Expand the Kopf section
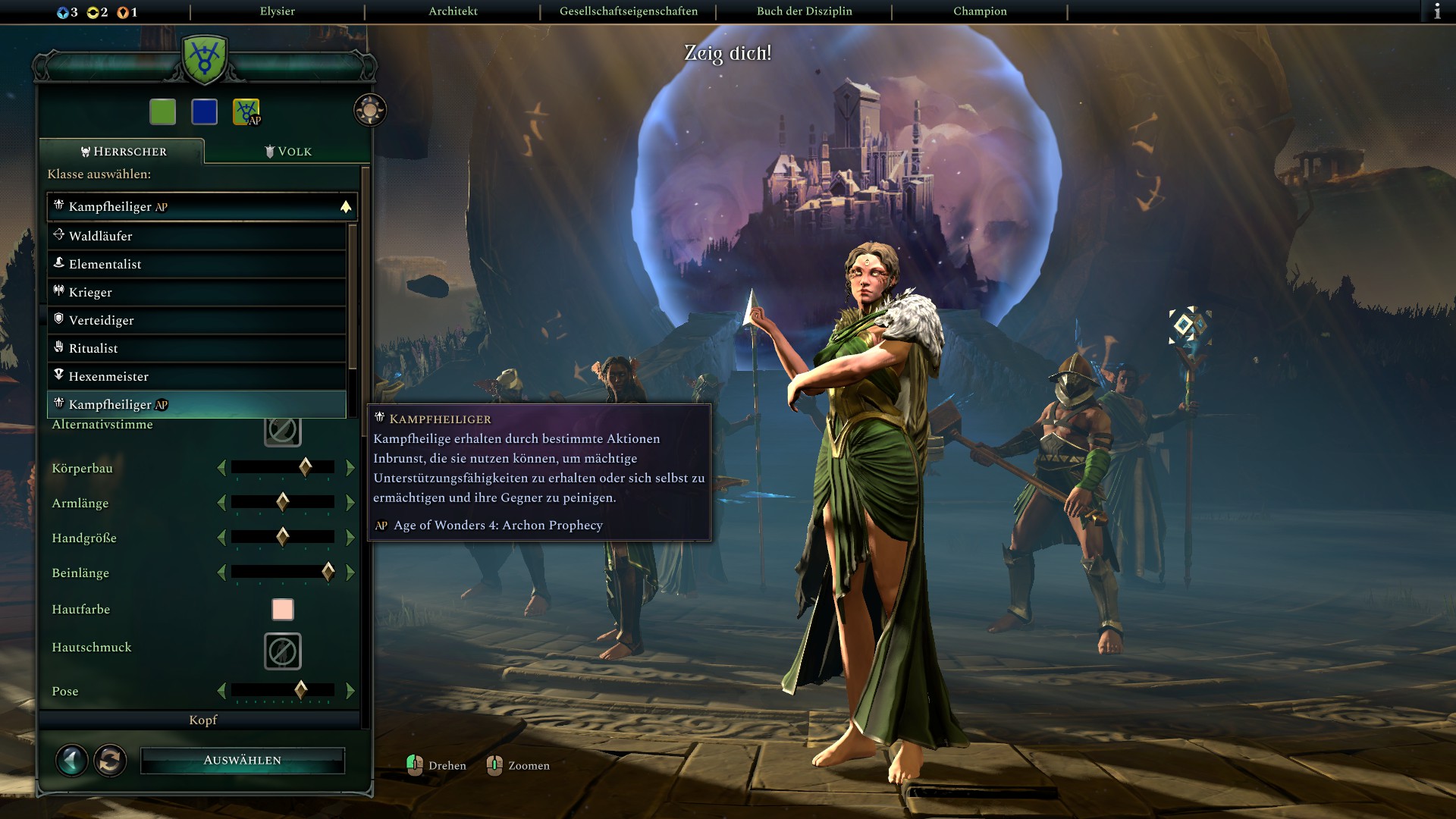Image resolution: width=1456 pixels, height=819 pixels. pyautogui.click(x=202, y=720)
